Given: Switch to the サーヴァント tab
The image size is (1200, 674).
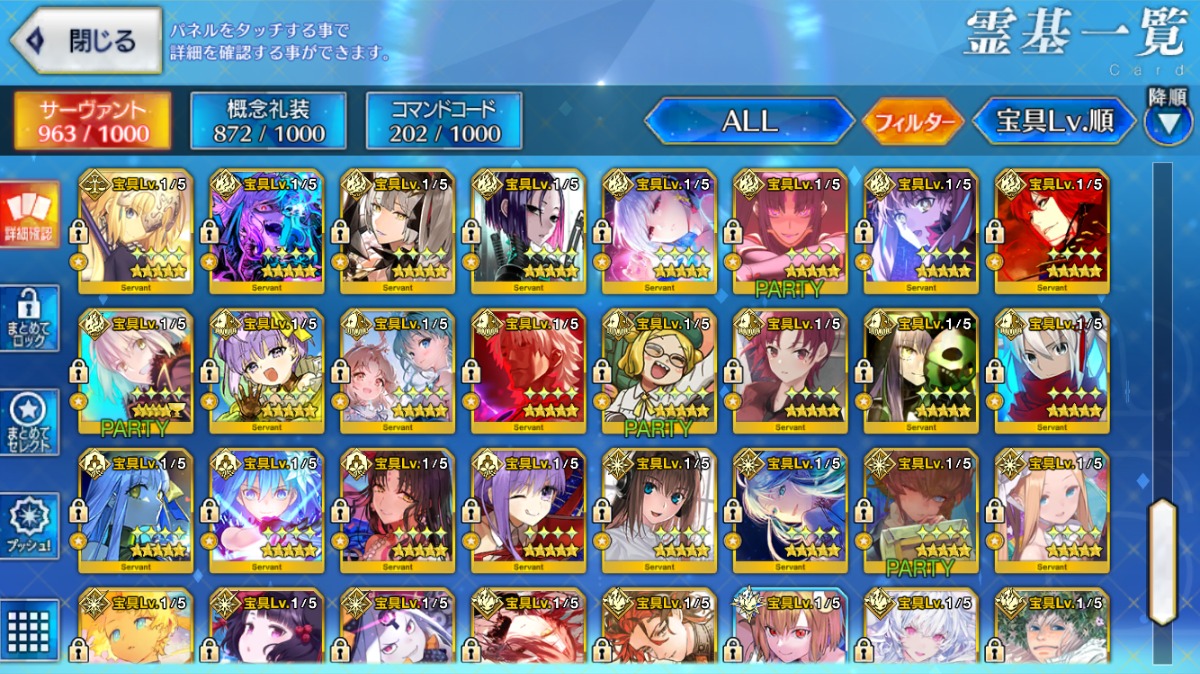Looking at the screenshot, I should pyautogui.click(x=92, y=121).
